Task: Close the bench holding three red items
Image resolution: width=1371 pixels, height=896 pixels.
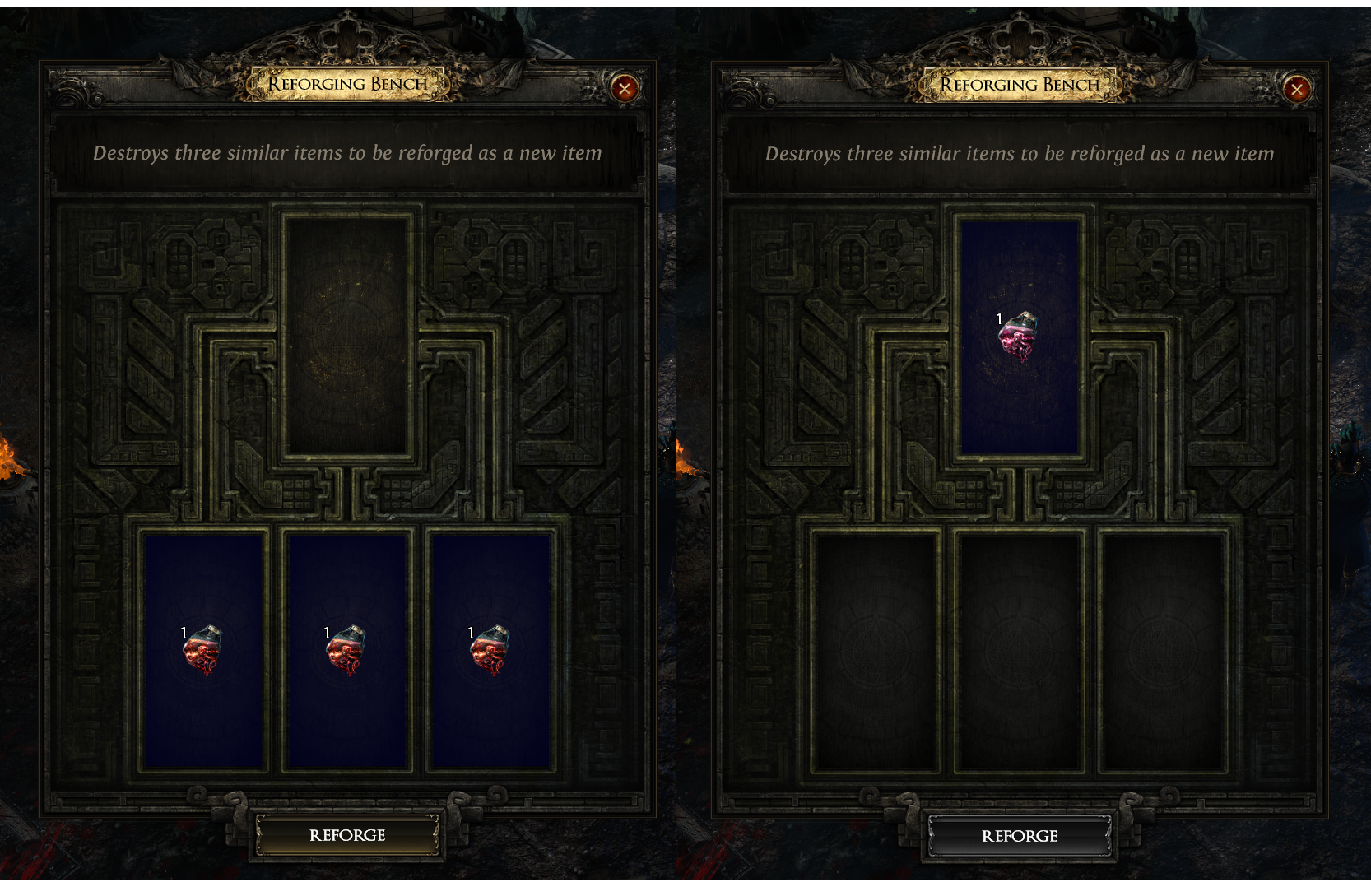Action: click(625, 88)
